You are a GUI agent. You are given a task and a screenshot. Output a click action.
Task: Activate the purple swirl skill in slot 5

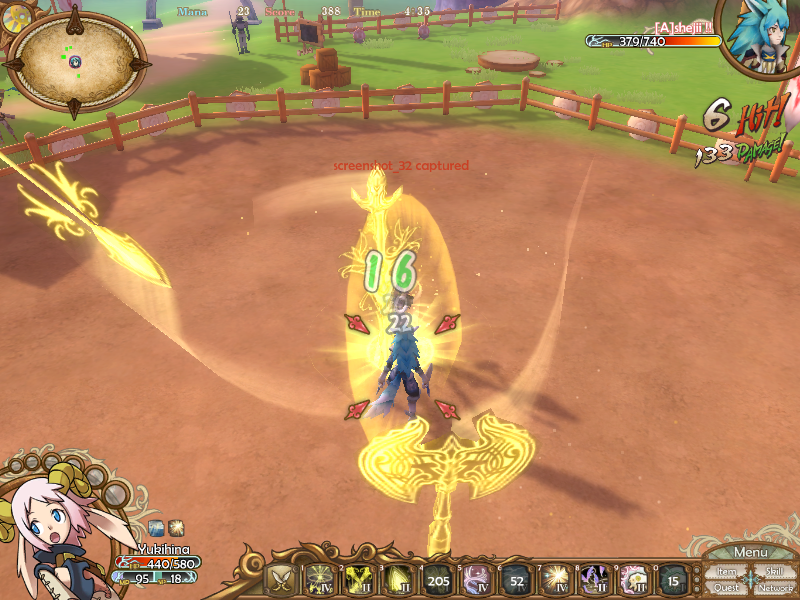[x=477, y=579]
